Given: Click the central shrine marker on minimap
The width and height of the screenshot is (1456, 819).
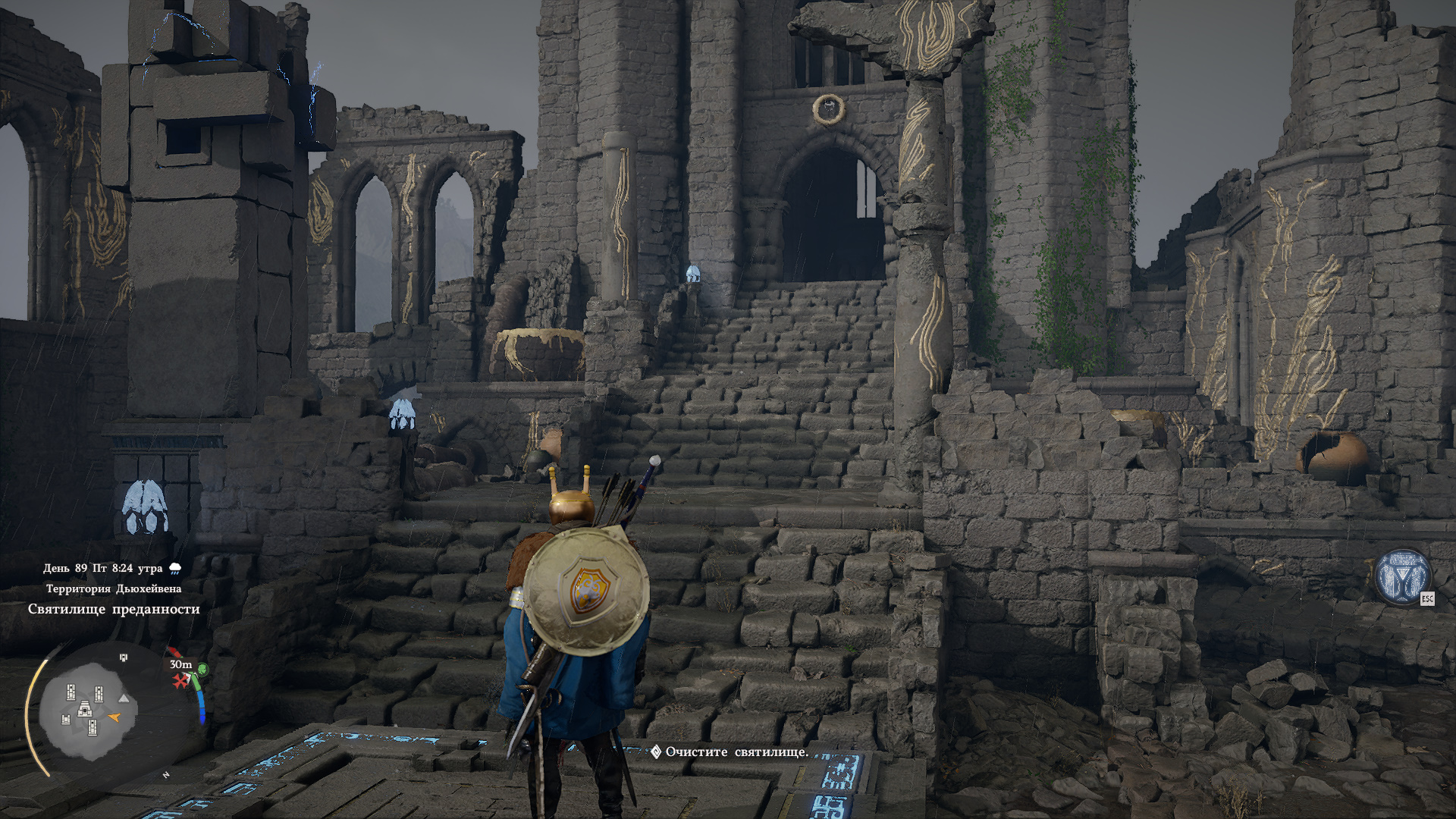Looking at the screenshot, I should (x=84, y=710).
